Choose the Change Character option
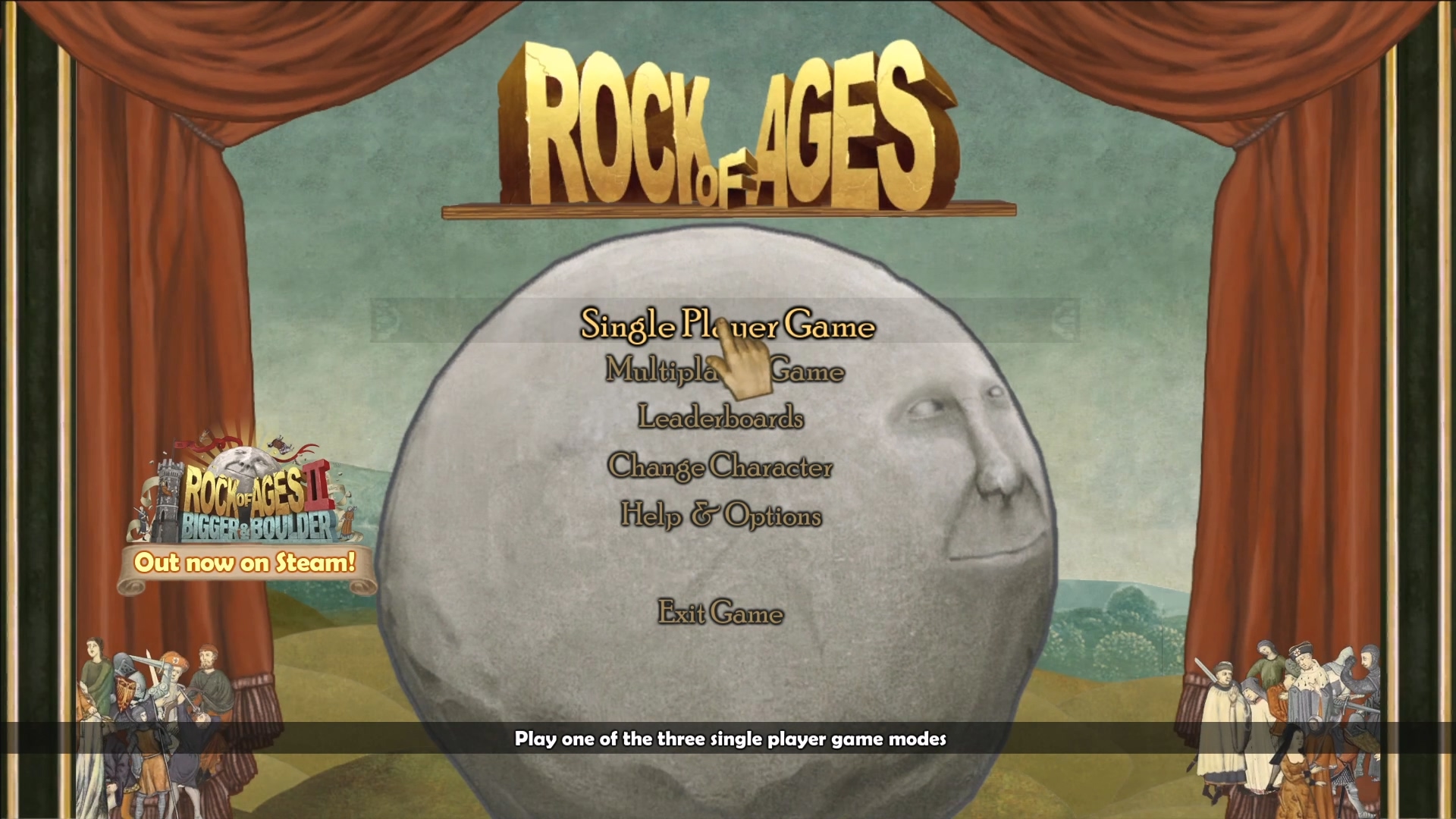The height and width of the screenshot is (819, 1456). (x=720, y=466)
